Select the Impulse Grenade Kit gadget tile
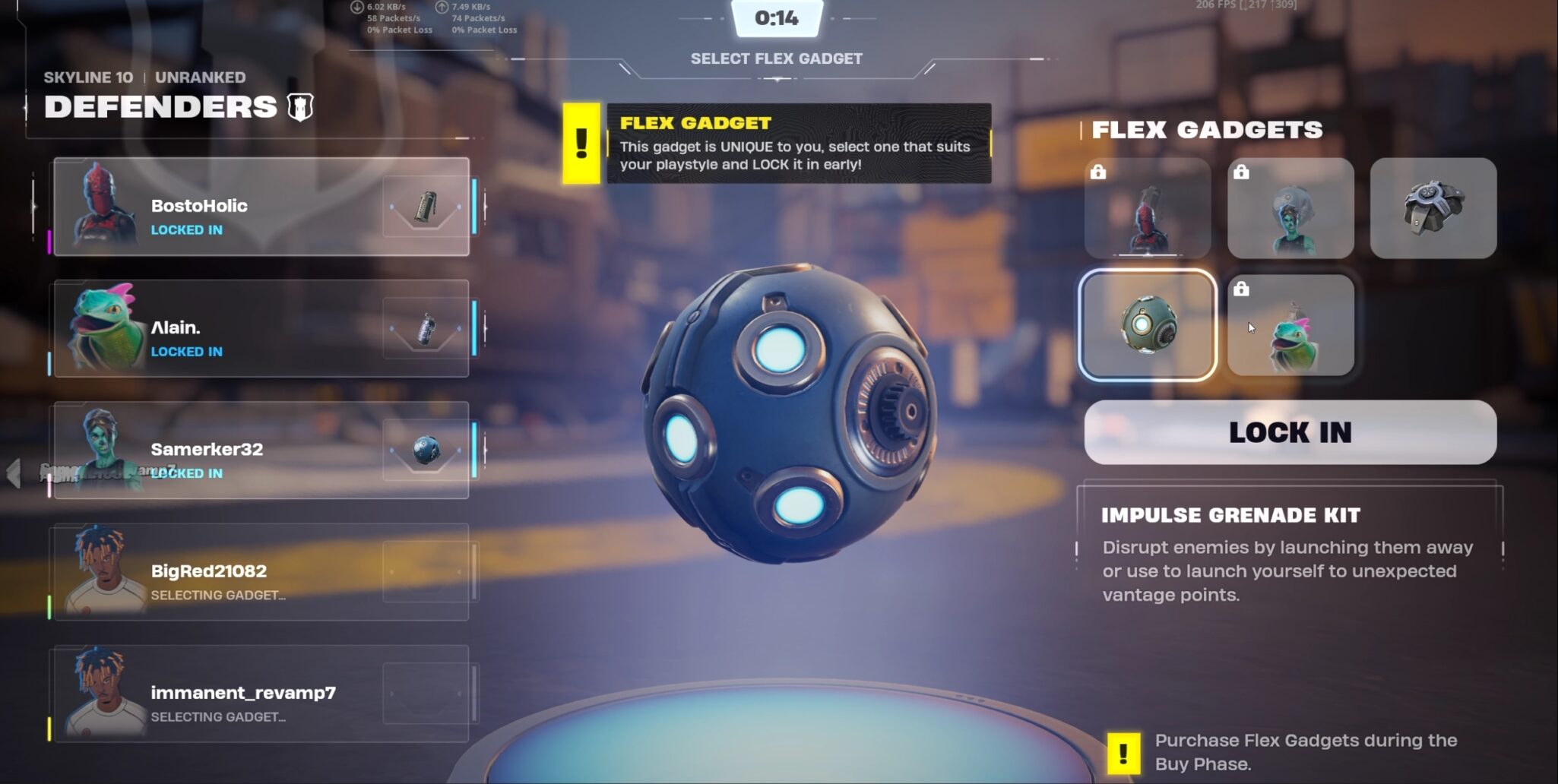1558x784 pixels. coord(1148,325)
